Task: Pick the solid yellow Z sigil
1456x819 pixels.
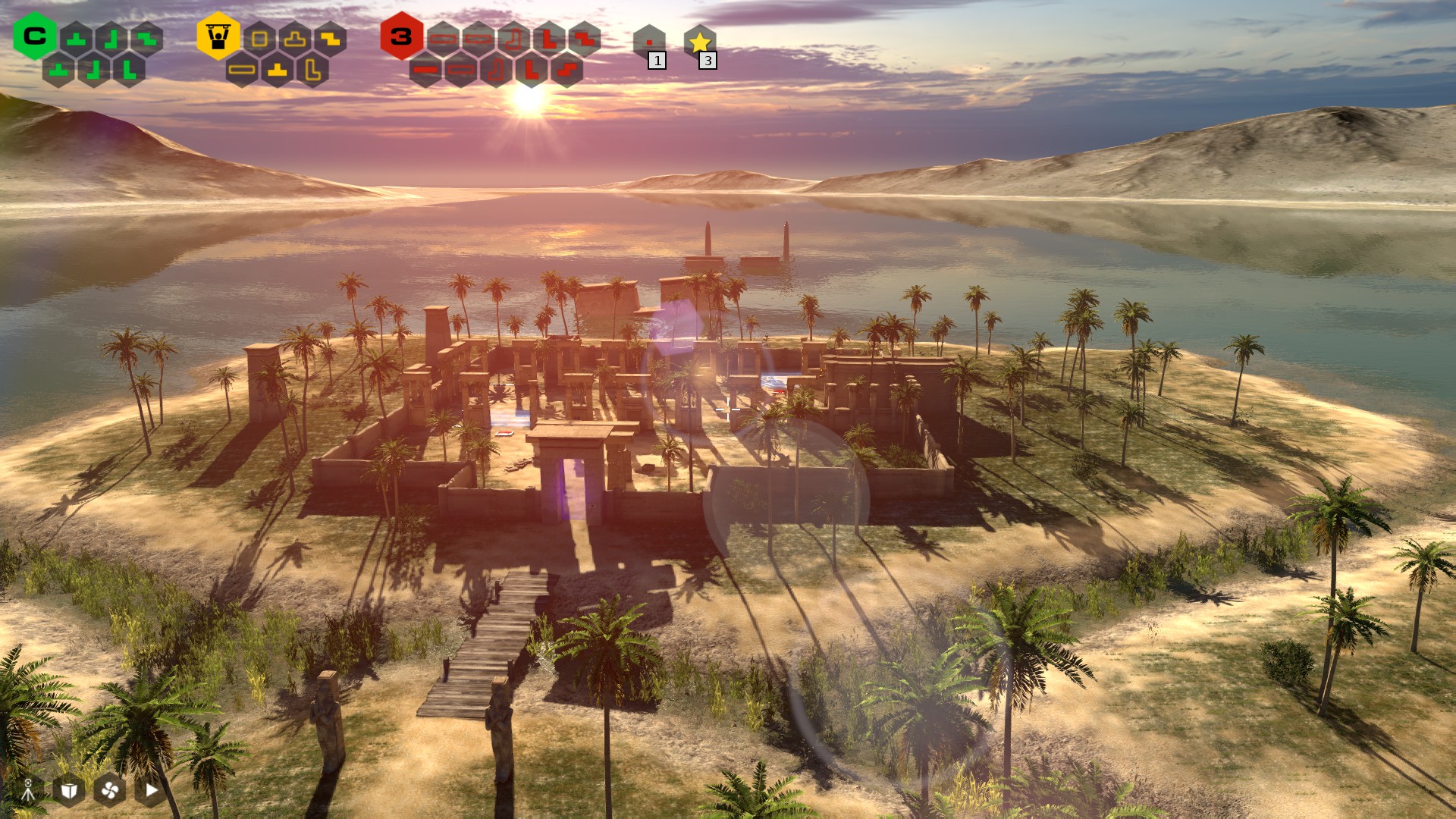Action: [x=330, y=39]
